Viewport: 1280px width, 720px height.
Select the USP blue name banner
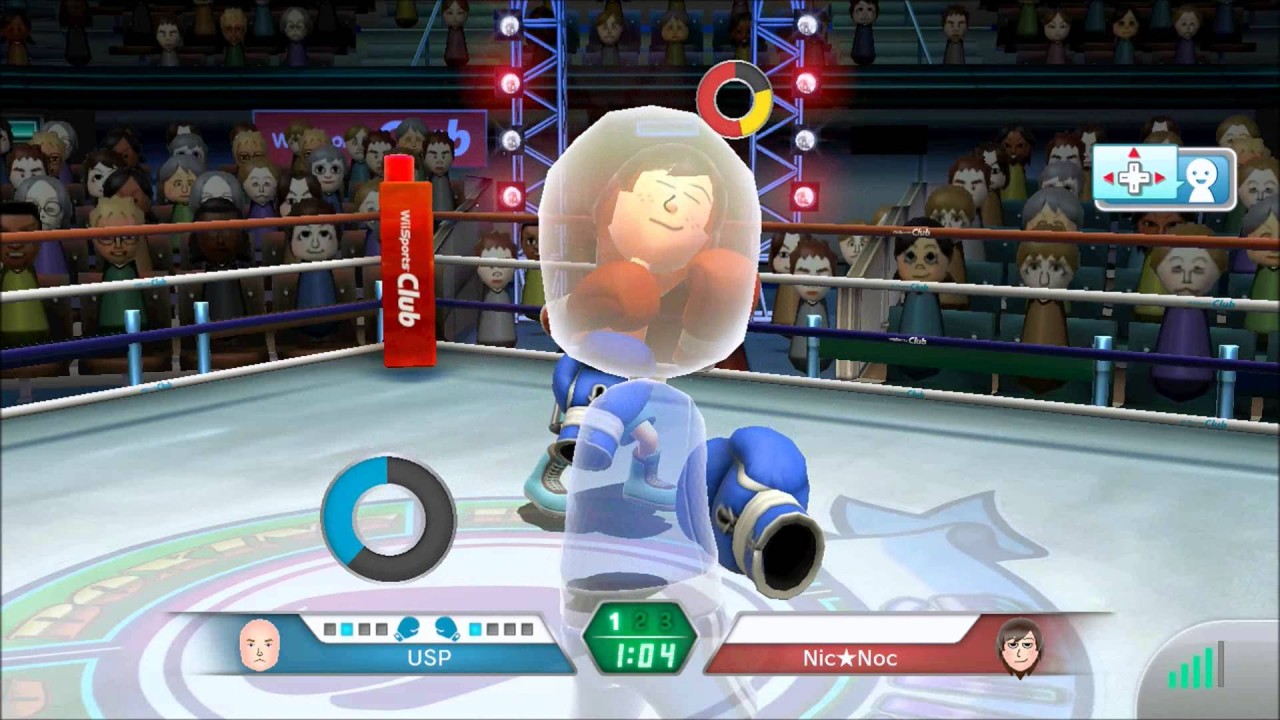[428, 658]
